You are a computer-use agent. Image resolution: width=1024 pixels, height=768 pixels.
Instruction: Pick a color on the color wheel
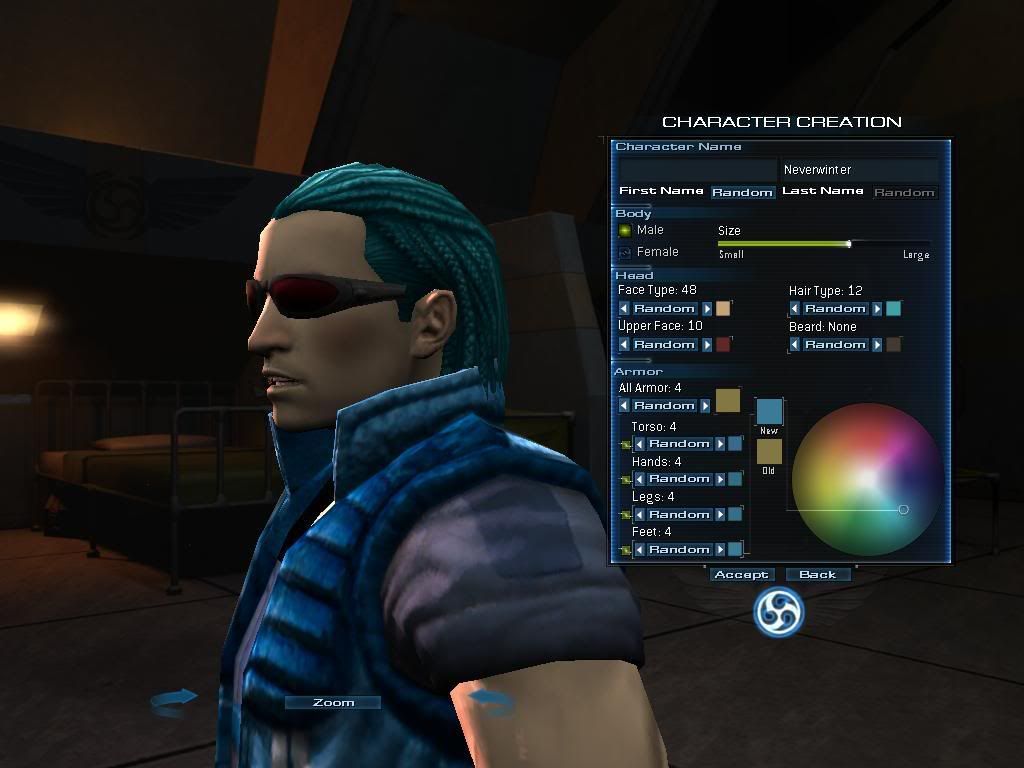pyautogui.click(x=866, y=478)
